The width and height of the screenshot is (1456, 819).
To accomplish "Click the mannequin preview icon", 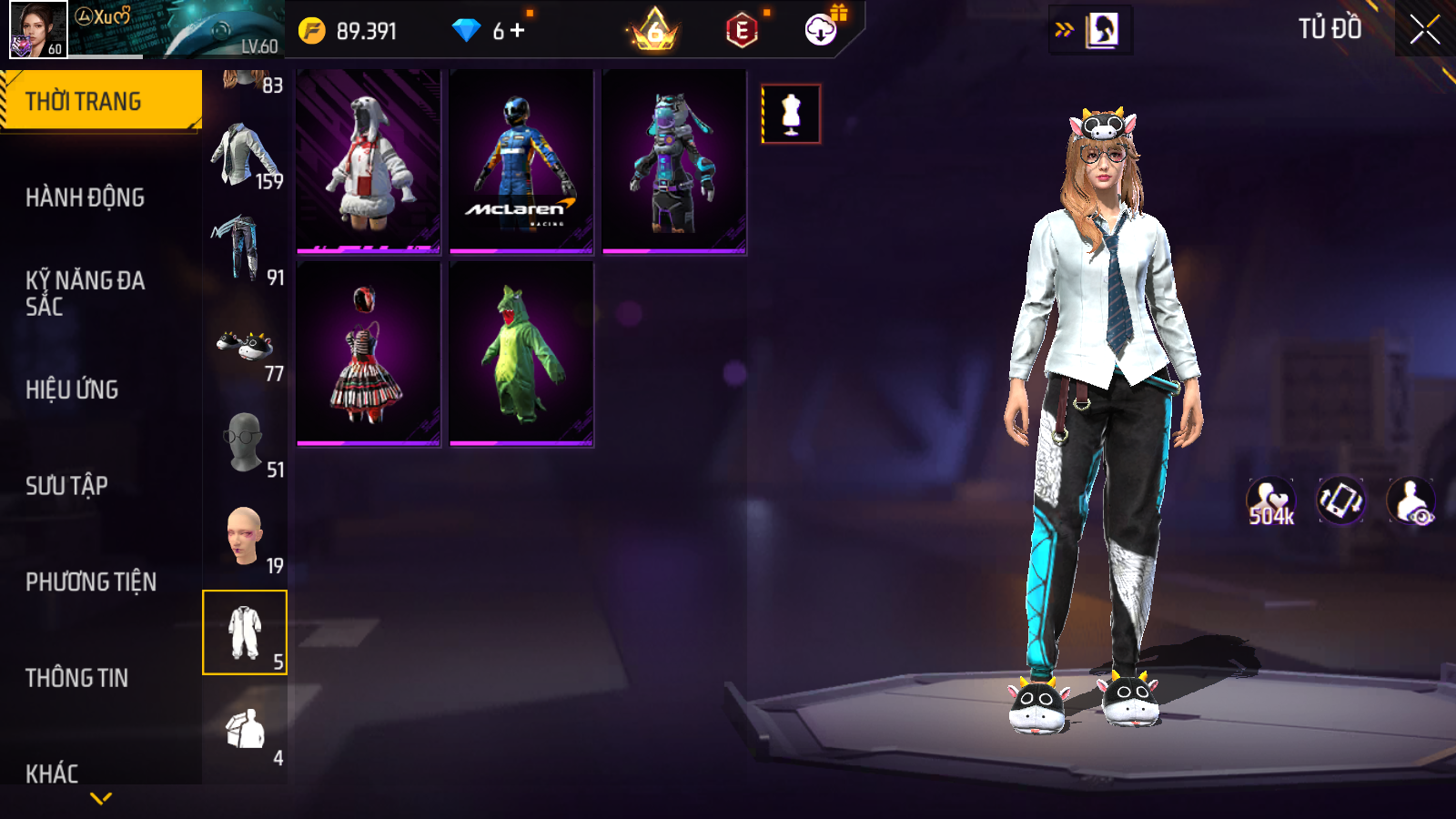I will point(791,114).
